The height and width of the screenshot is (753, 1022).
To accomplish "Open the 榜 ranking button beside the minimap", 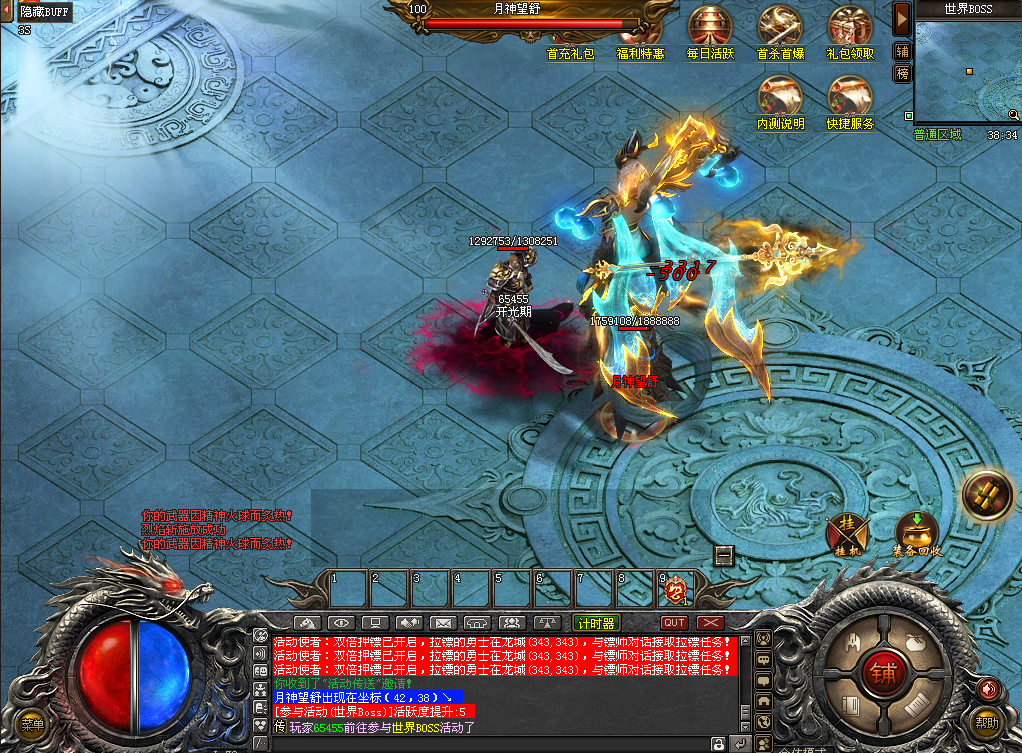I will [x=902, y=74].
